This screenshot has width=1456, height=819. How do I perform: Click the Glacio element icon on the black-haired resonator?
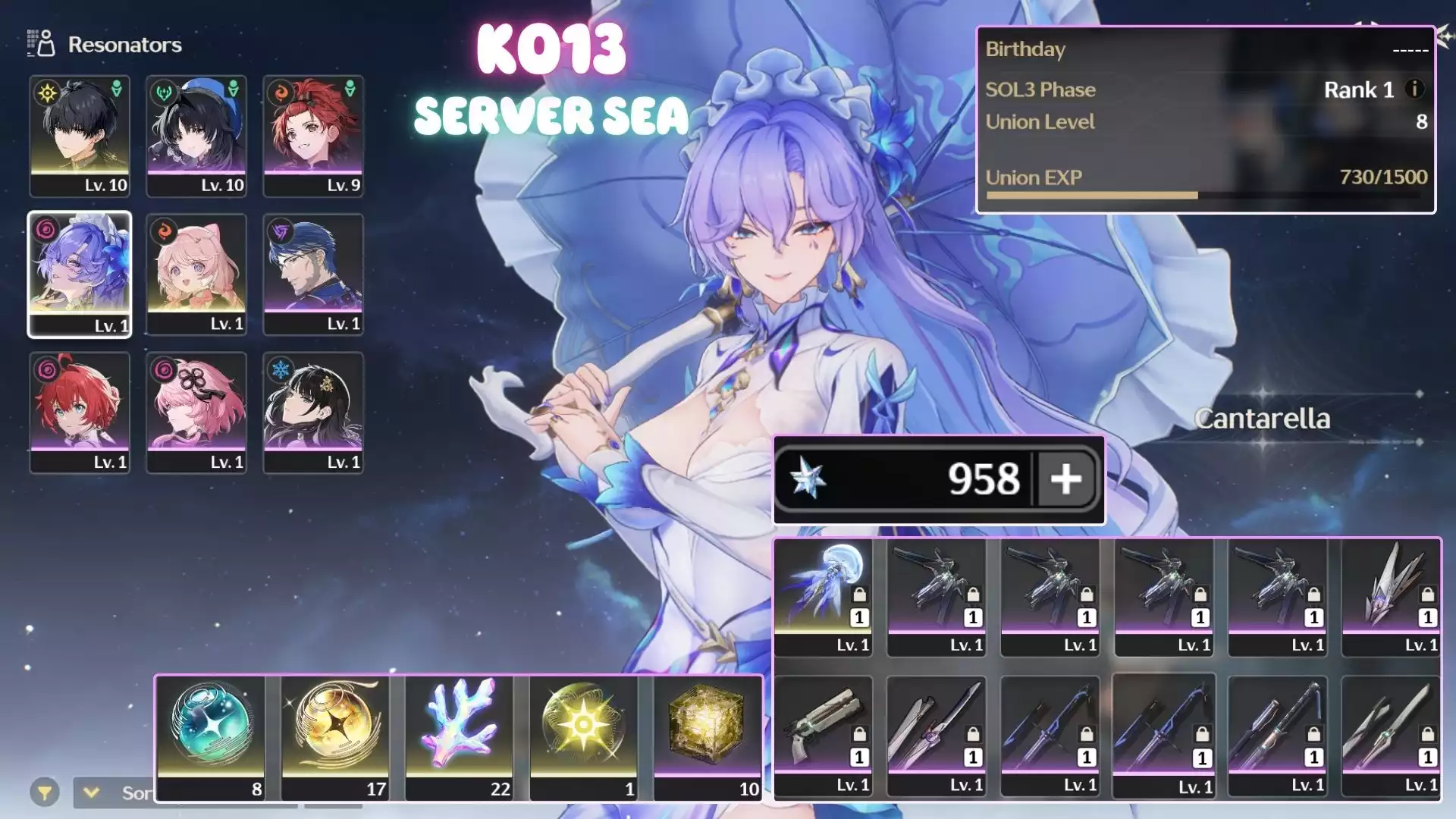(x=281, y=368)
